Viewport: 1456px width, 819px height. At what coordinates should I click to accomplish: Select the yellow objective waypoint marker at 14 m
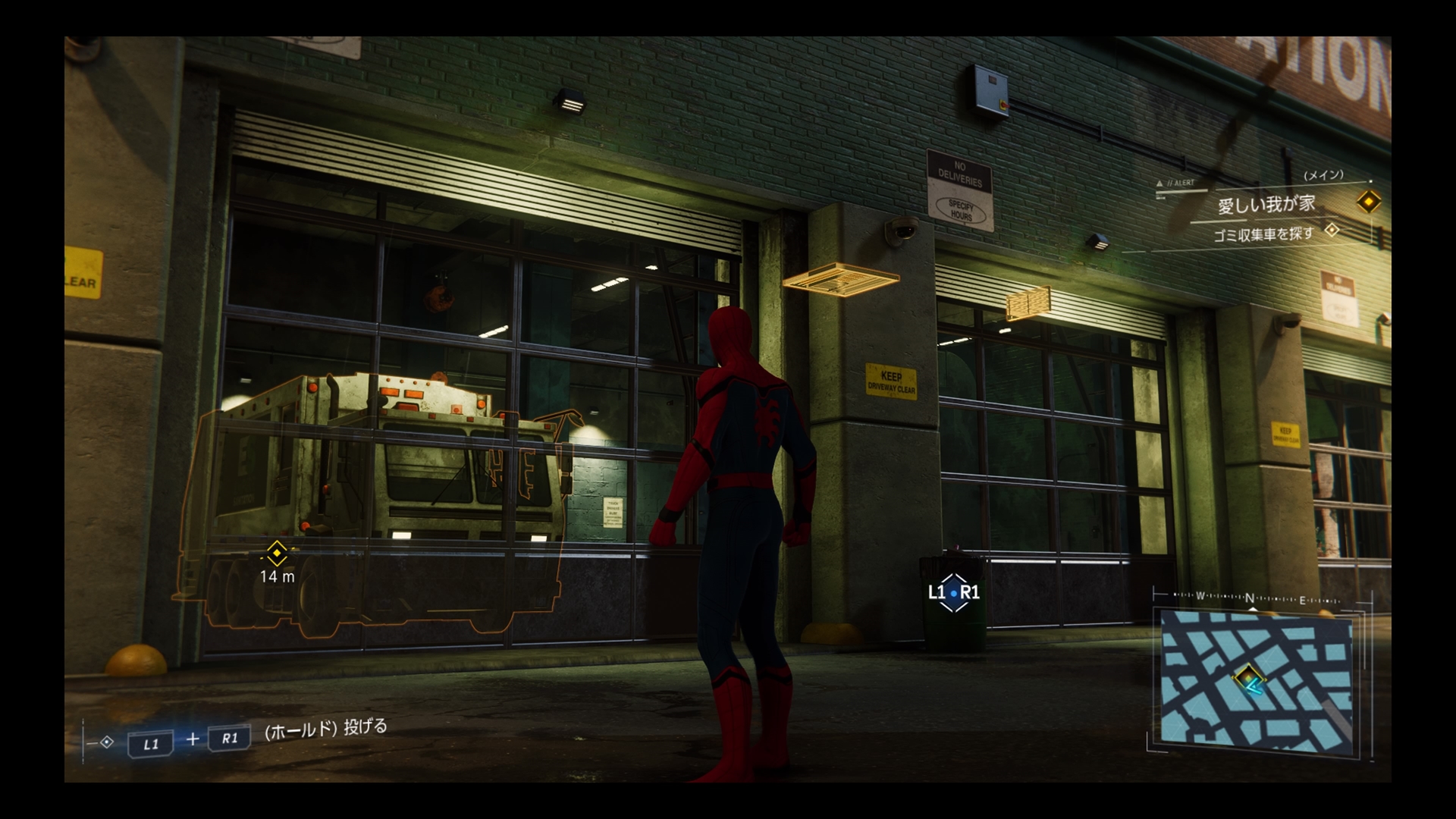pos(277,554)
